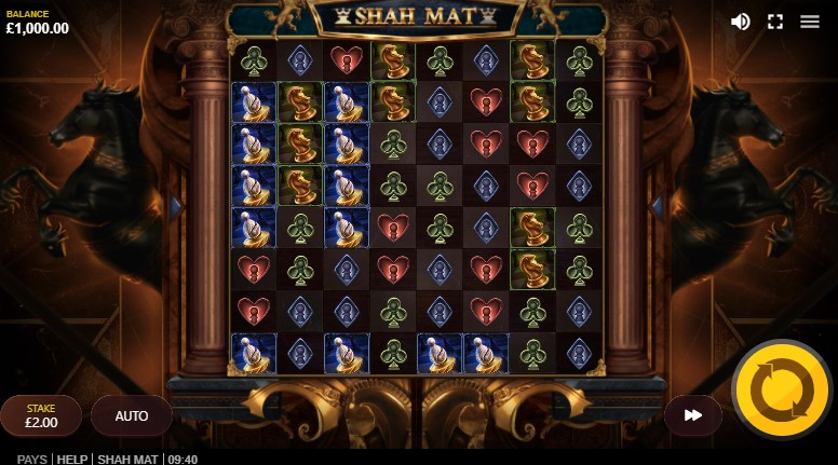This screenshot has width=838, height=465.
Task: Open the PAYS paytable link
Action: [x=32, y=459]
